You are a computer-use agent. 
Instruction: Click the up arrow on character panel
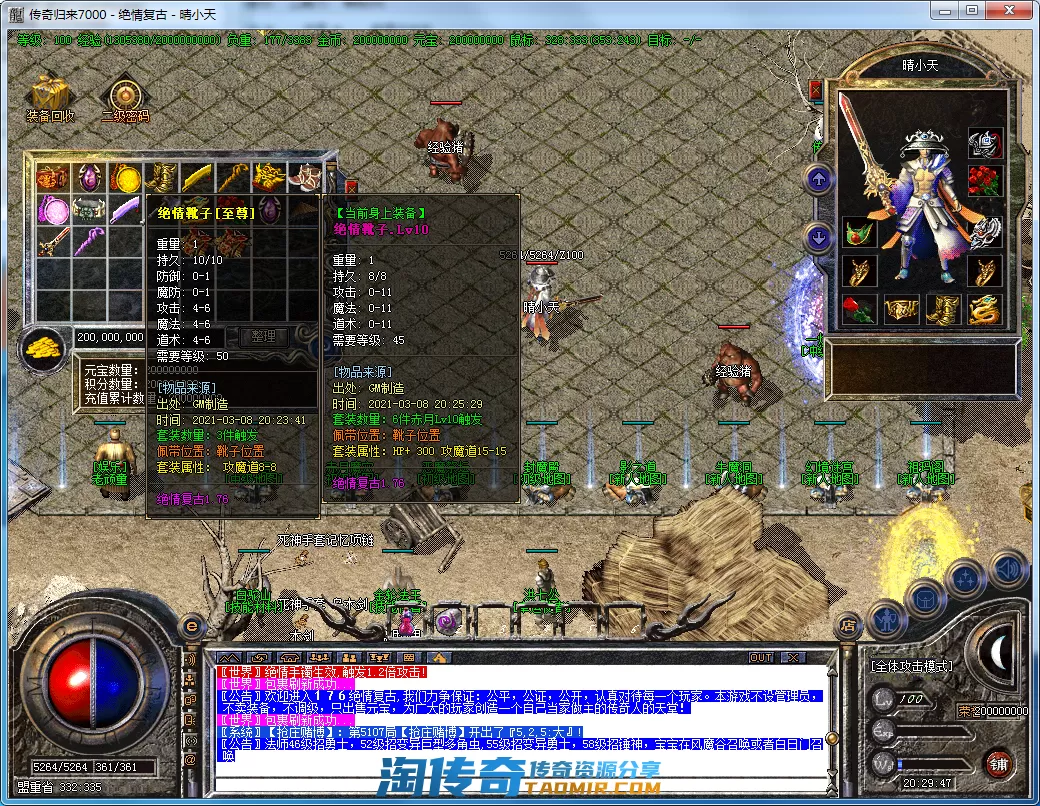[x=819, y=180]
